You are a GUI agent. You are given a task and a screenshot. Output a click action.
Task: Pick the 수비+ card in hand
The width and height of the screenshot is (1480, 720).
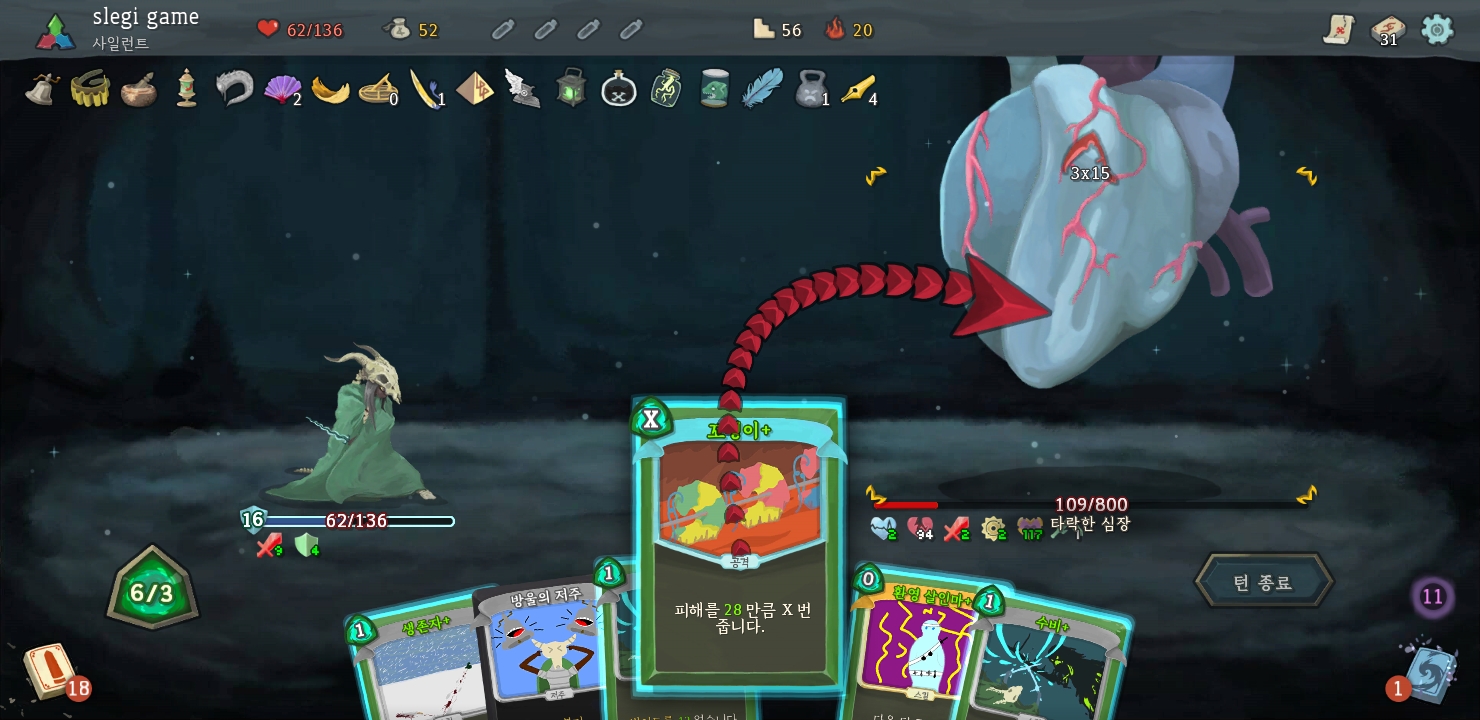[1050, 660]
